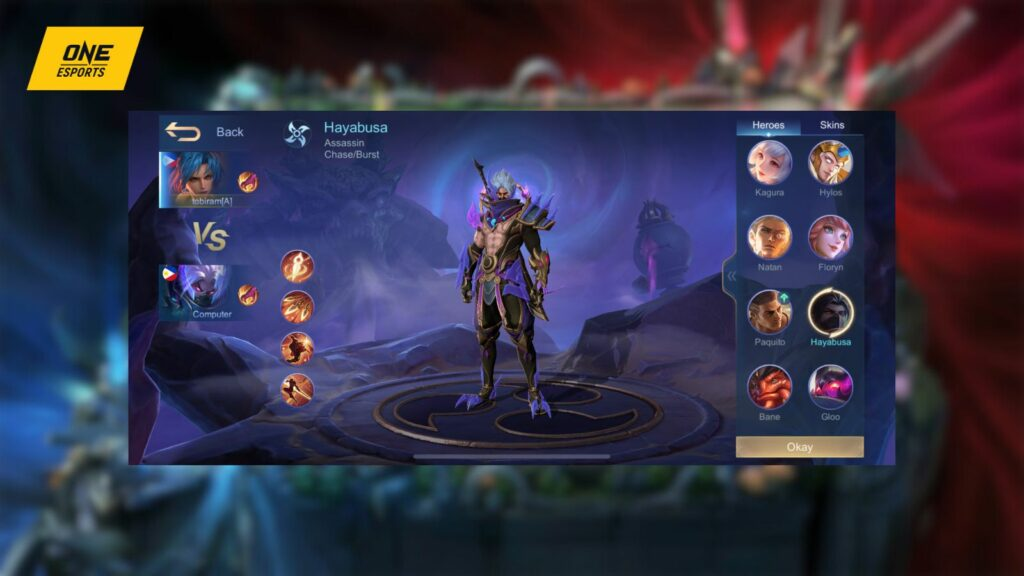View the topmost Hayabusa skill icon
This screenshot has width=1024, height=576.
pyautogui.click(x=297, y=265)
